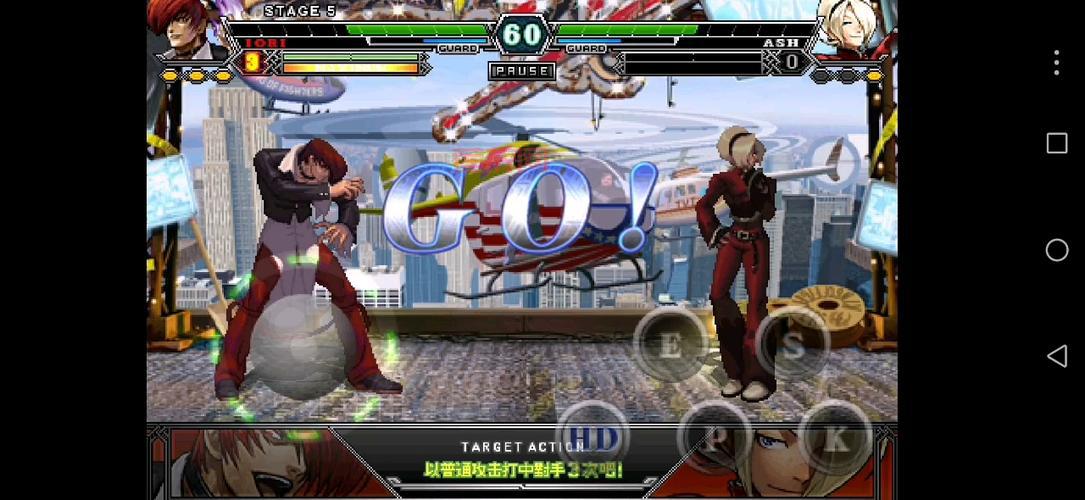This screenshot has width=1085, height=500.
Task: Click the Android back triangle button
Action: click(x=1056, y=356)
